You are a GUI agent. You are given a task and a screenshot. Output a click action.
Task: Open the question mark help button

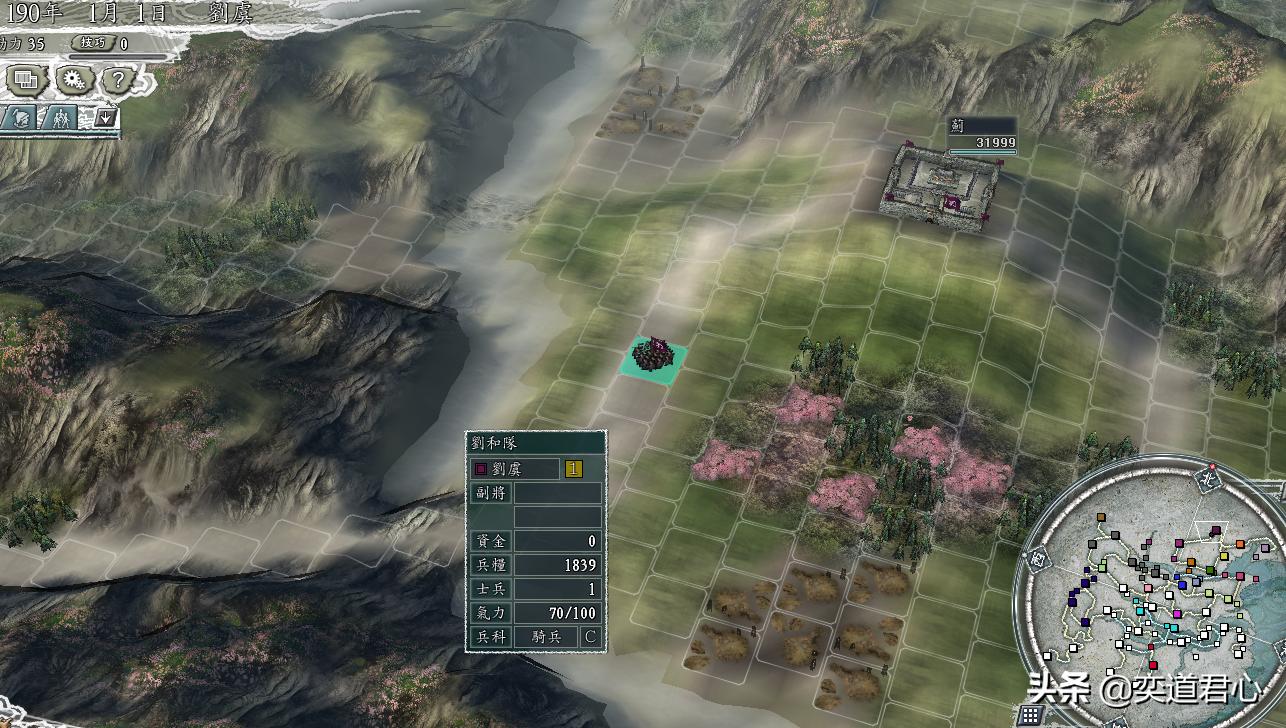click(x=117, y=79)
